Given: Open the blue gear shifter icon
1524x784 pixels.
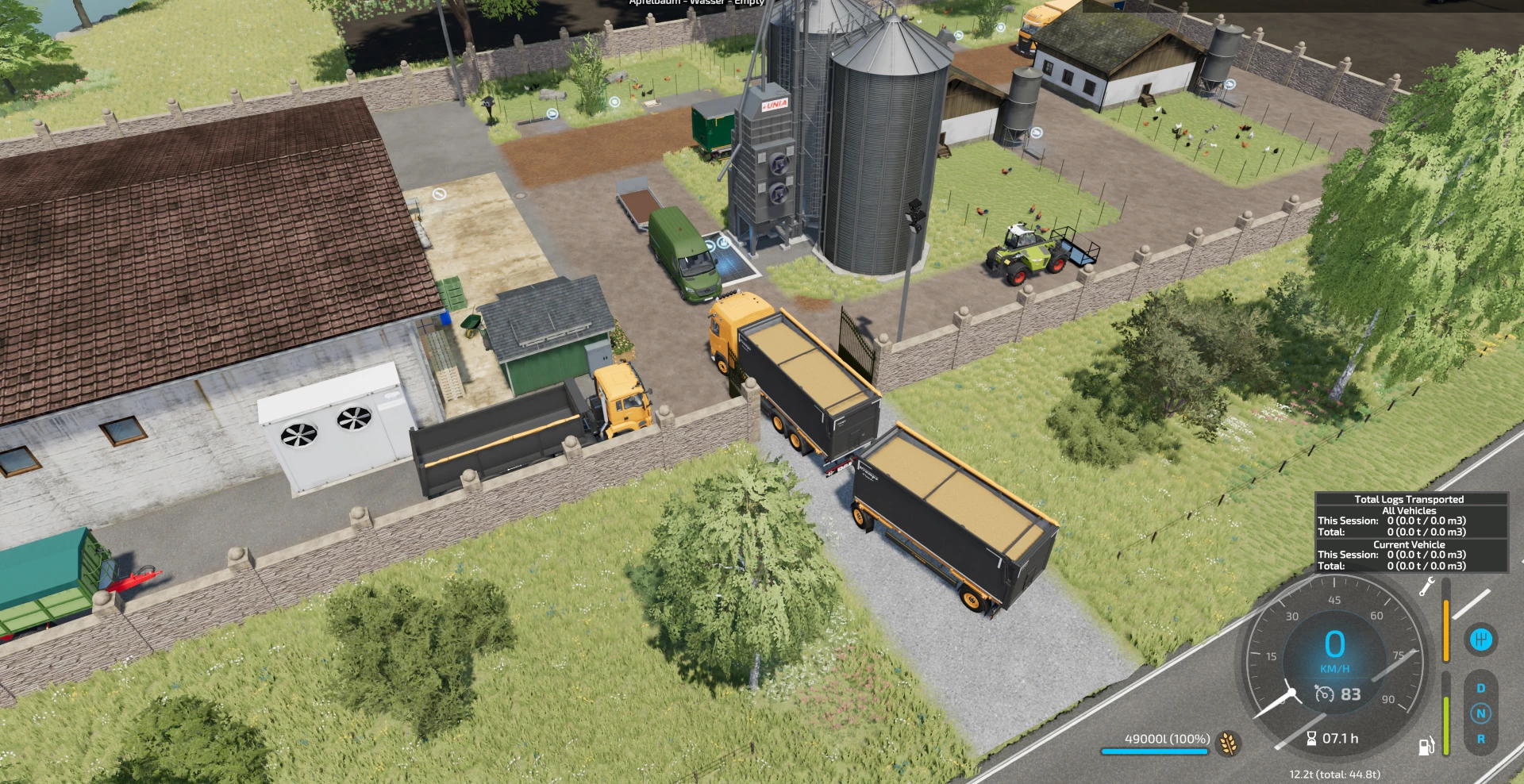Looking at the screenshot, I should tap(1481, 640).
